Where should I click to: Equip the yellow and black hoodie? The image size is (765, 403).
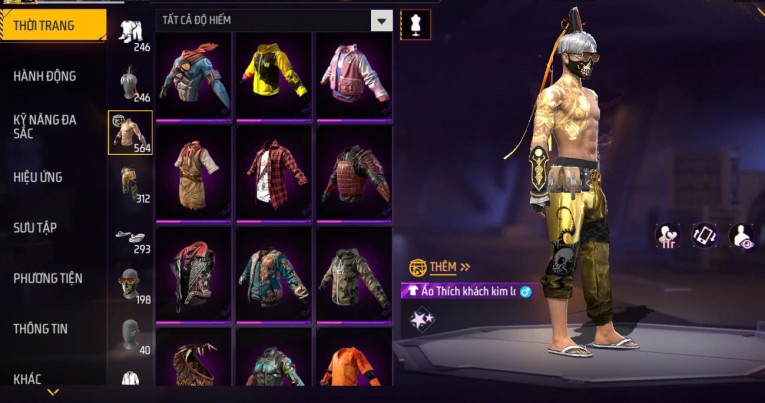point(273,75)
